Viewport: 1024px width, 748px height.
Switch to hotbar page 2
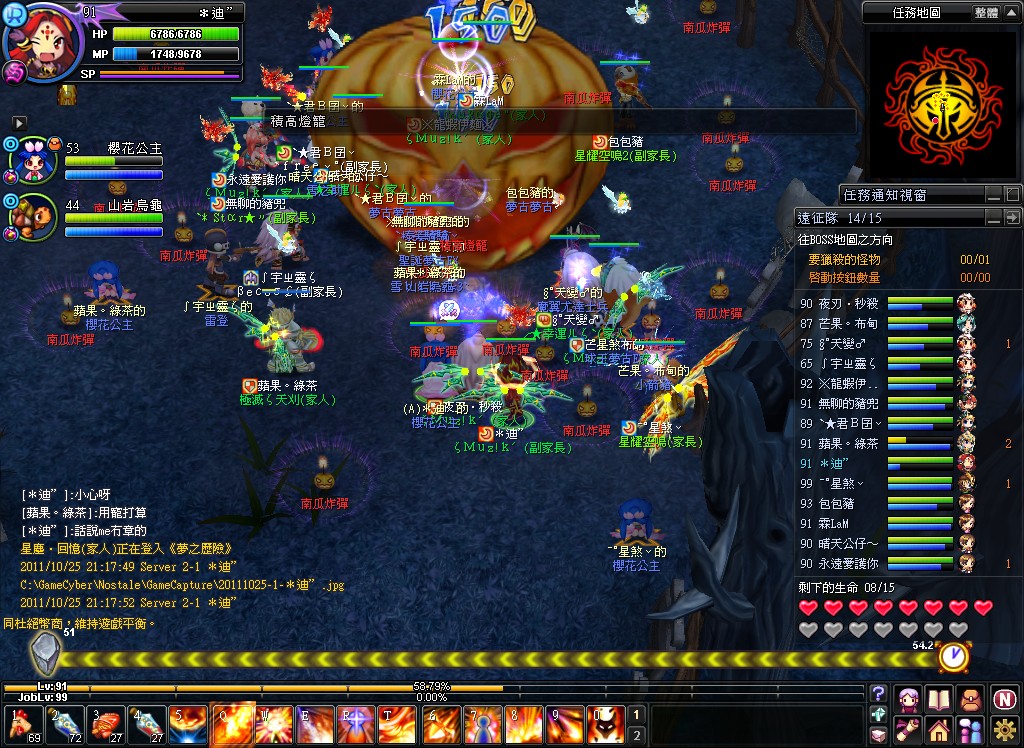pyautogui.click(x=635, y=735)
